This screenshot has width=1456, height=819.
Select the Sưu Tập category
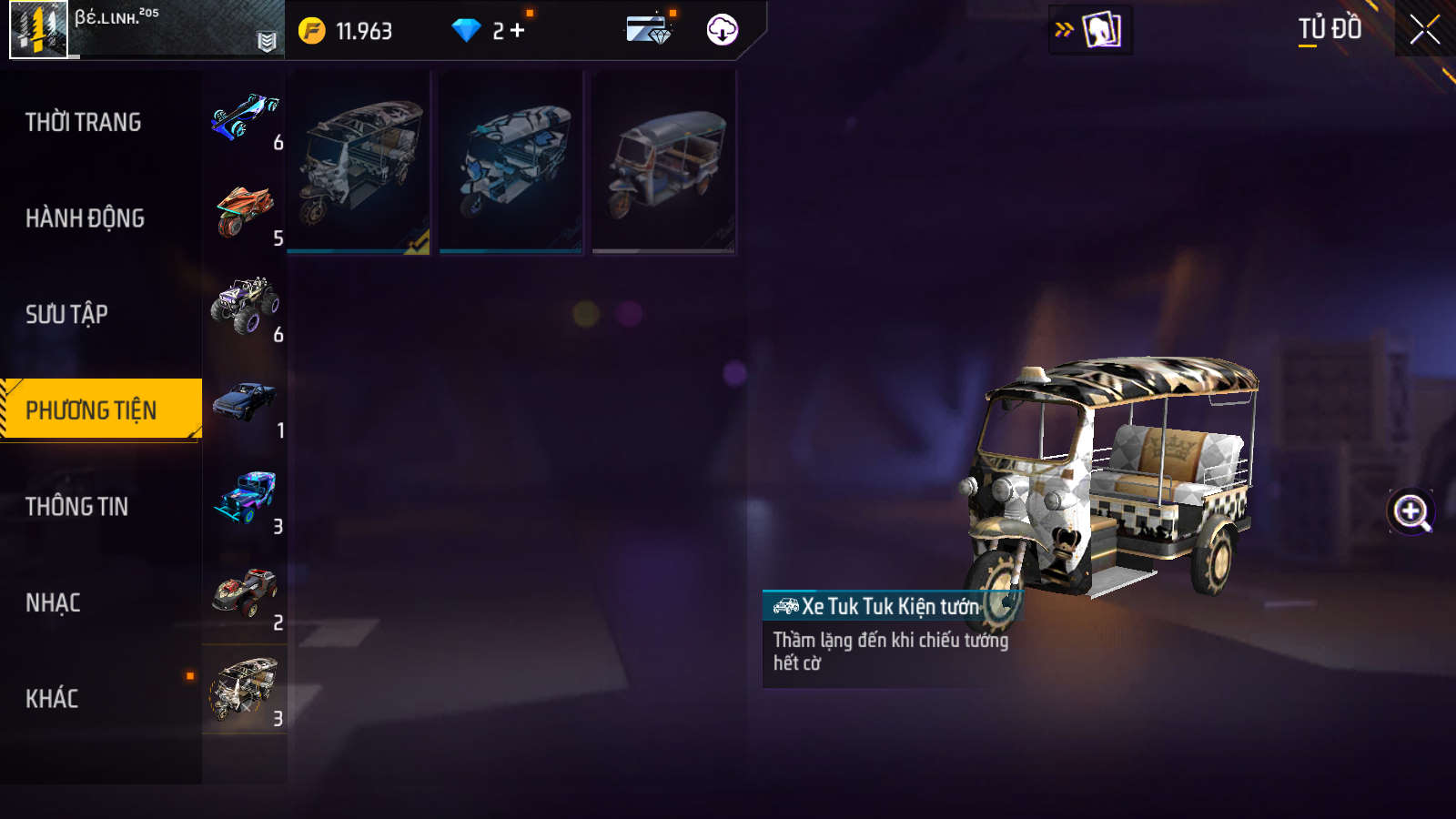[66, 314]
